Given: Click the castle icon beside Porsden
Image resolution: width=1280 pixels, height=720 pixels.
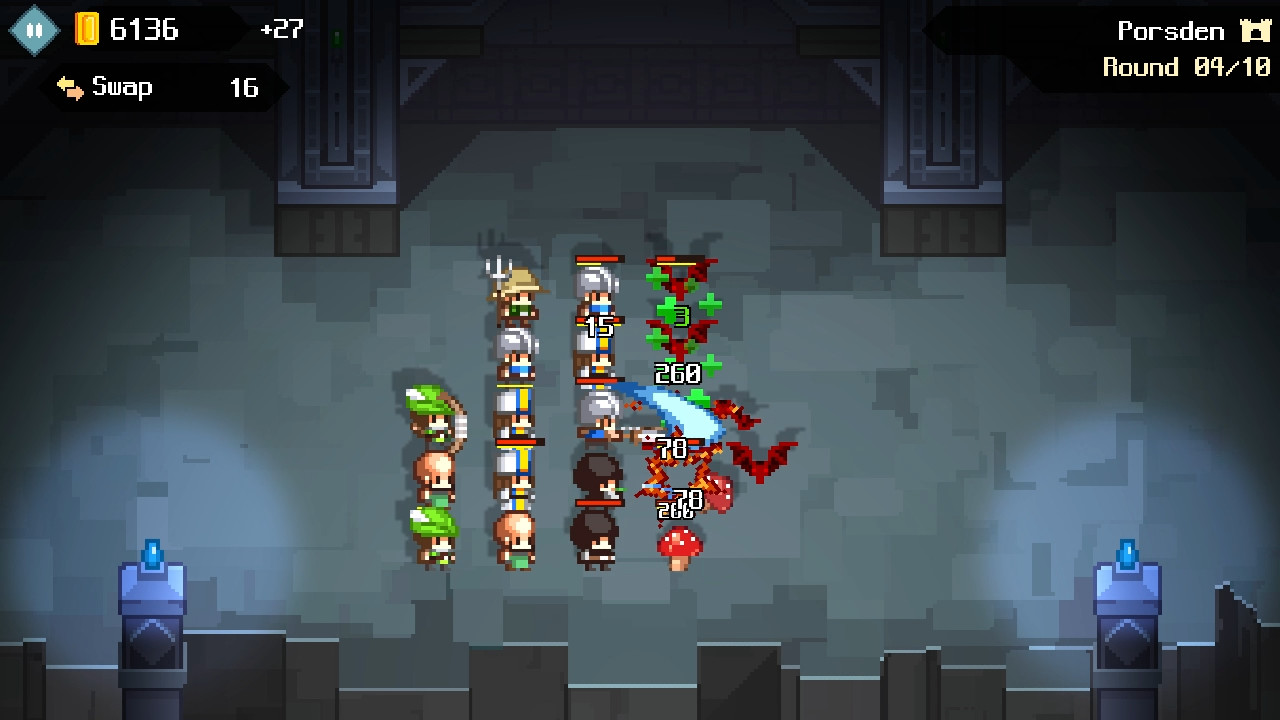Looking at the screenshot, I should [1254, 30].
